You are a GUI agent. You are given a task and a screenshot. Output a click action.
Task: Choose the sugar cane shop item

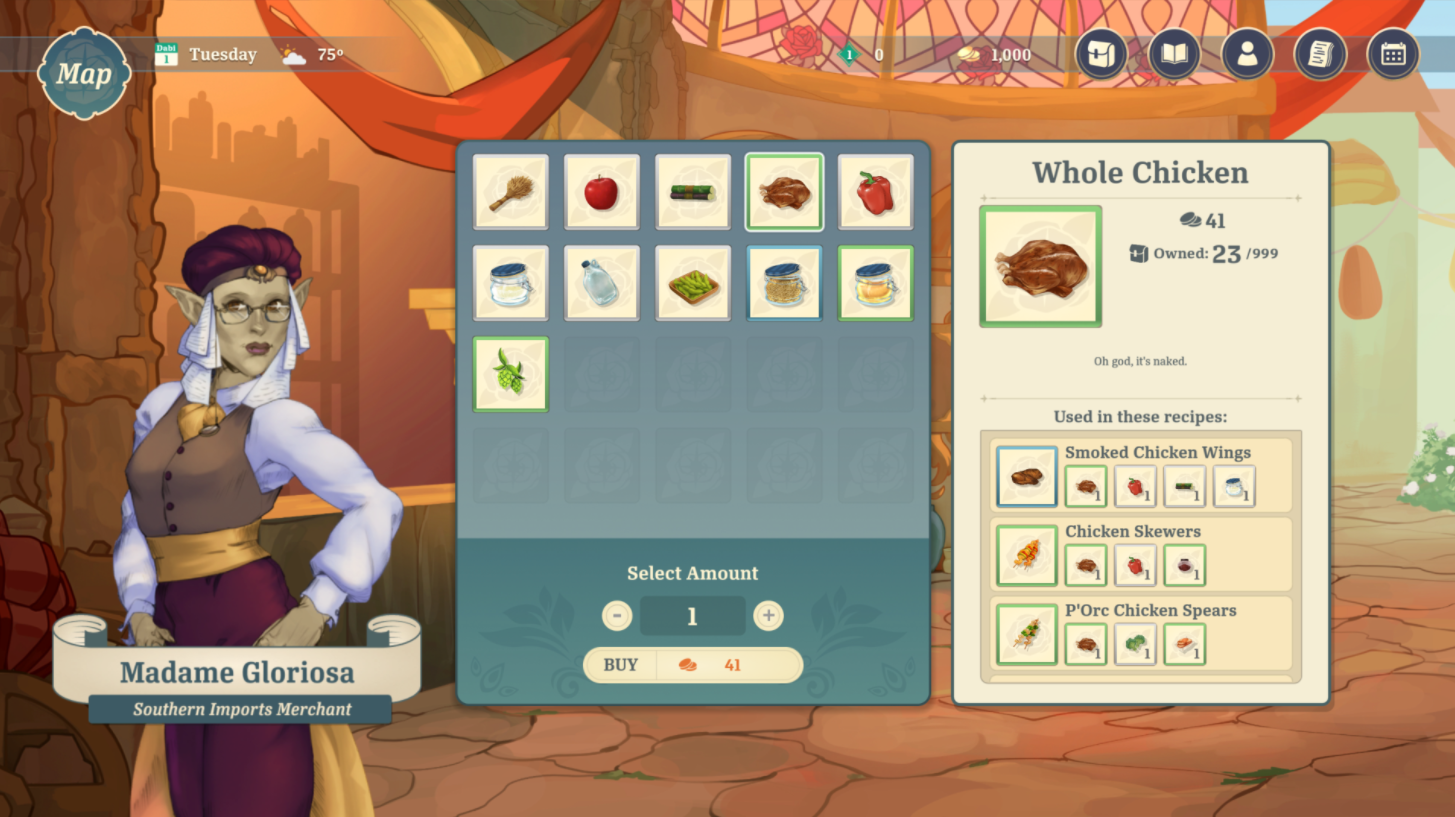coord(693,192)
